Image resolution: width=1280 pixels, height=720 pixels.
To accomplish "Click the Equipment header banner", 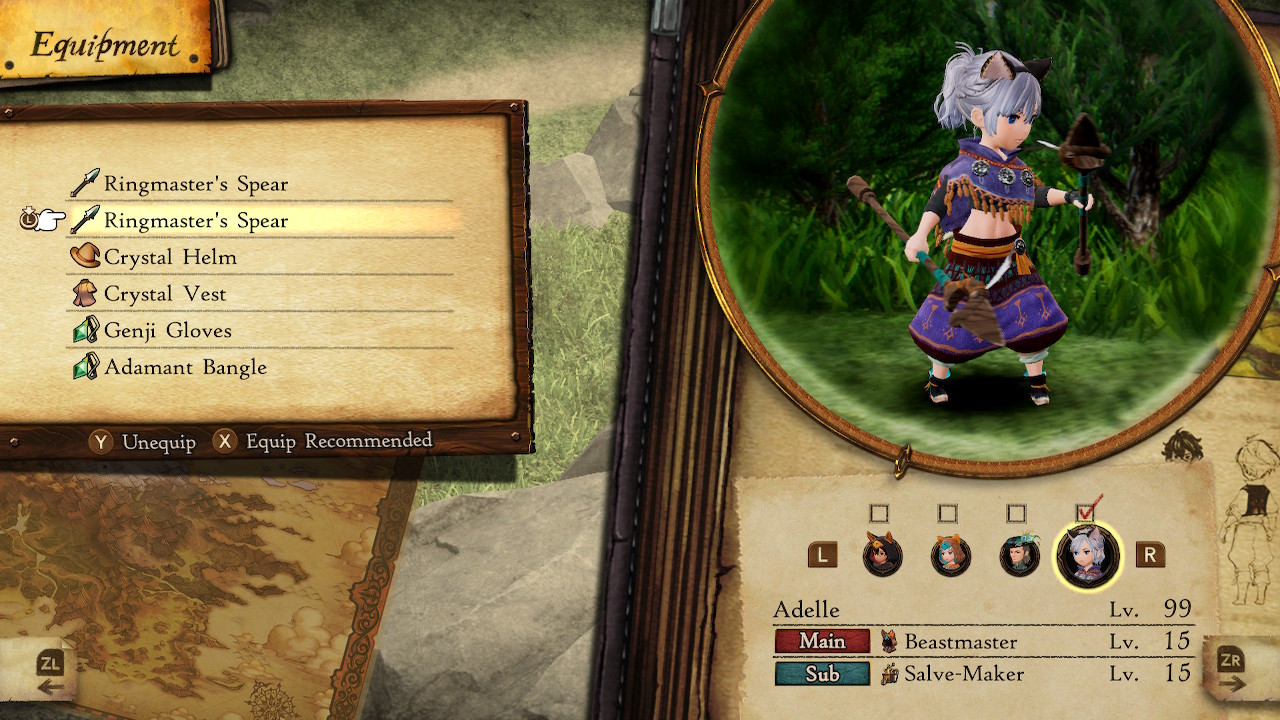I will coord(105,43).
